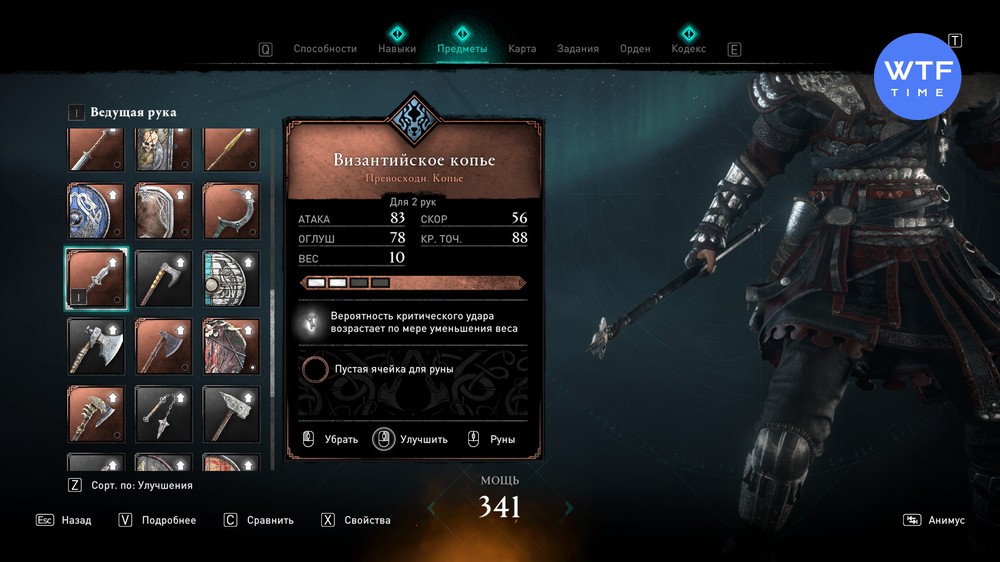Select the hammer weapon slot
The height and width of the screenshot is (562, 1000).
231,414
